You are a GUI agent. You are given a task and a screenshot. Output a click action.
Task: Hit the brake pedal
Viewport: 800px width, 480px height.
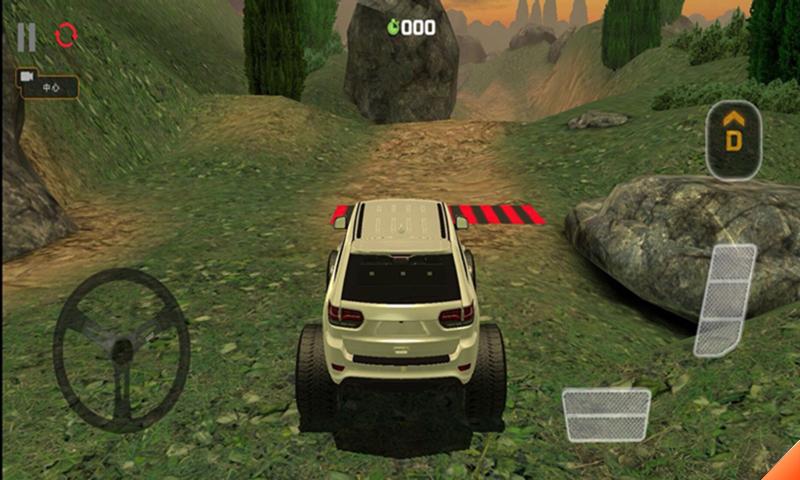point(606,414)
